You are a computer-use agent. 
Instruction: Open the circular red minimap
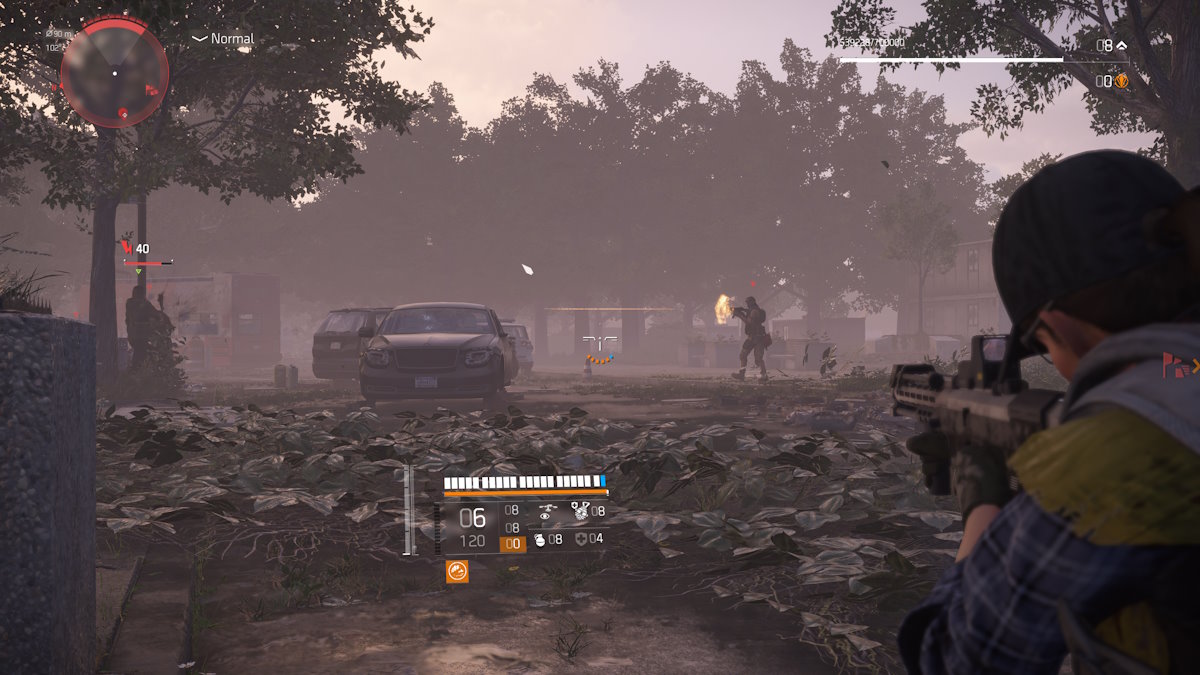114,72
